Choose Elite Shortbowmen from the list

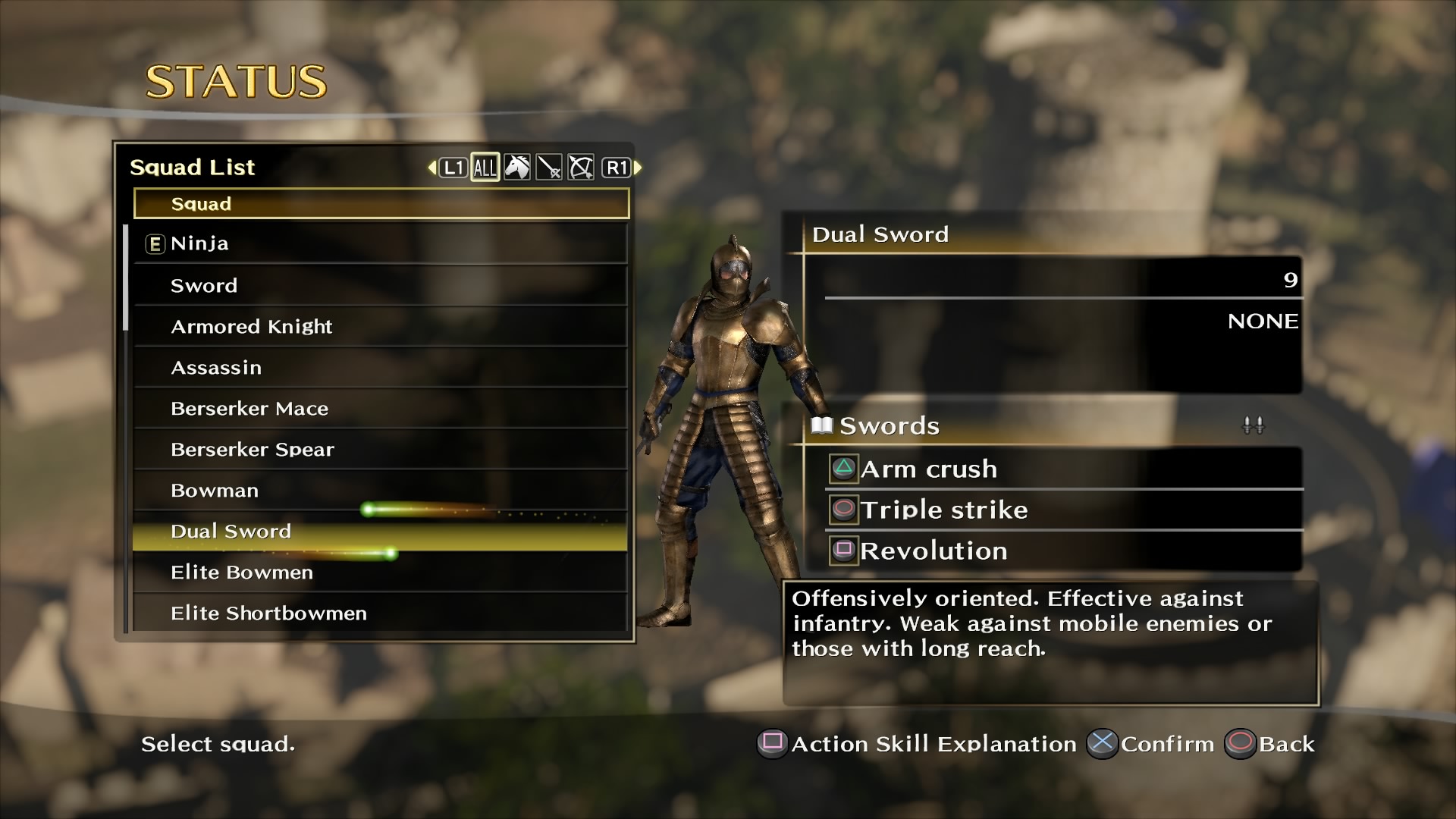(379, 613)
